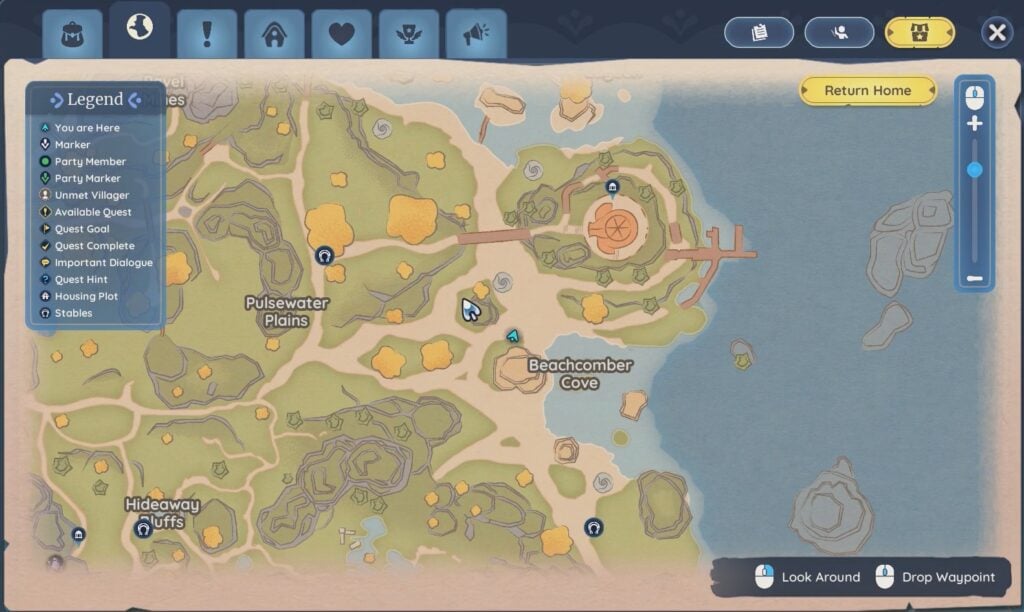
Task: Select the heart relationships tab
Action: coord(341,34)
